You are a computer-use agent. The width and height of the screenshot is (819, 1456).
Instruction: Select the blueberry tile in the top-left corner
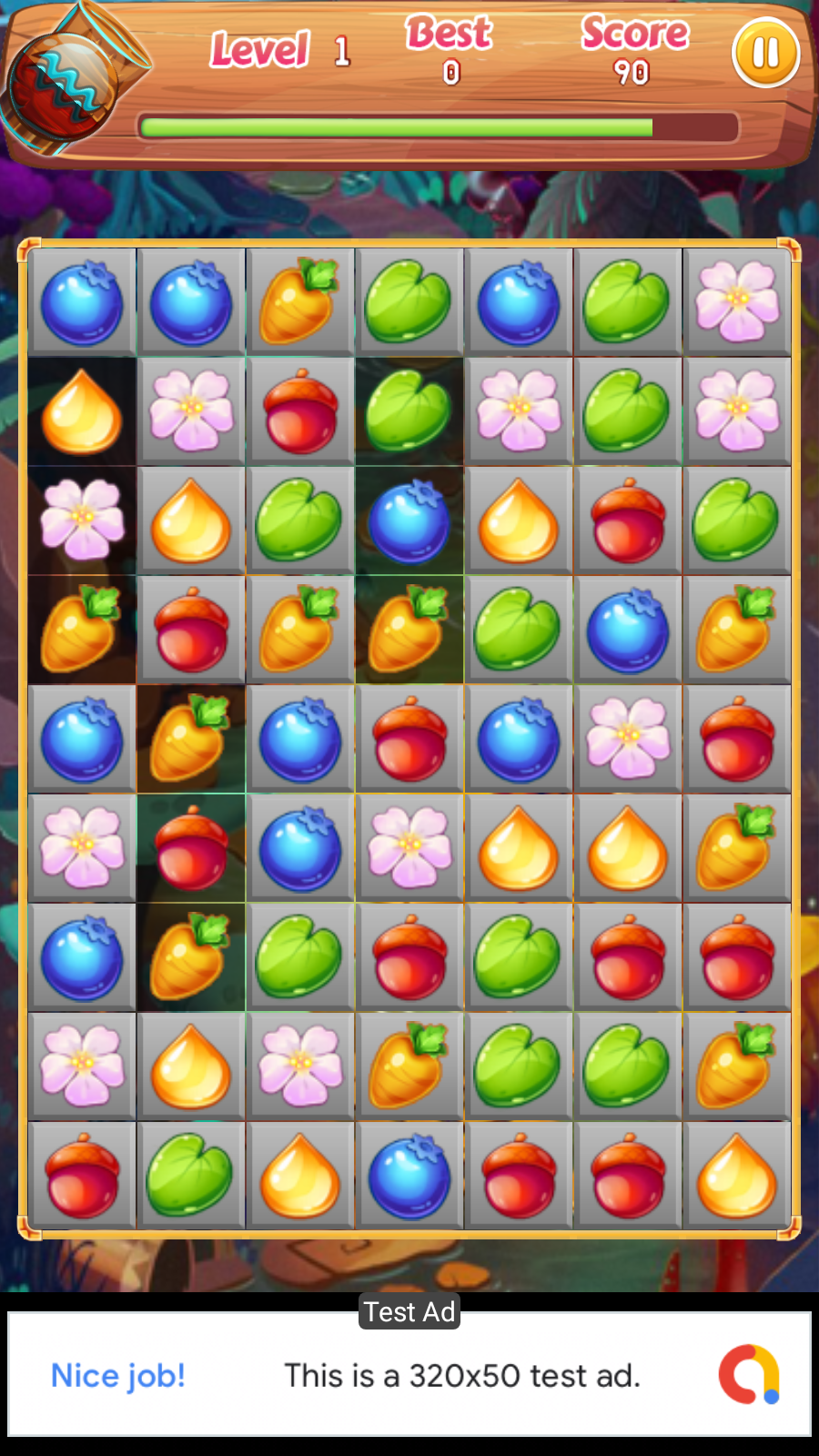coord(82,302)
